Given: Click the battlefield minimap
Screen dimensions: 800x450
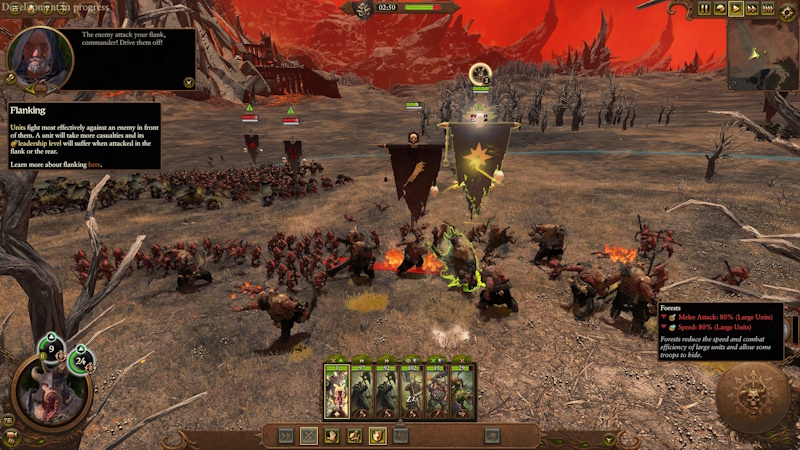Looking at the screenshot, I should click(762, 55).
